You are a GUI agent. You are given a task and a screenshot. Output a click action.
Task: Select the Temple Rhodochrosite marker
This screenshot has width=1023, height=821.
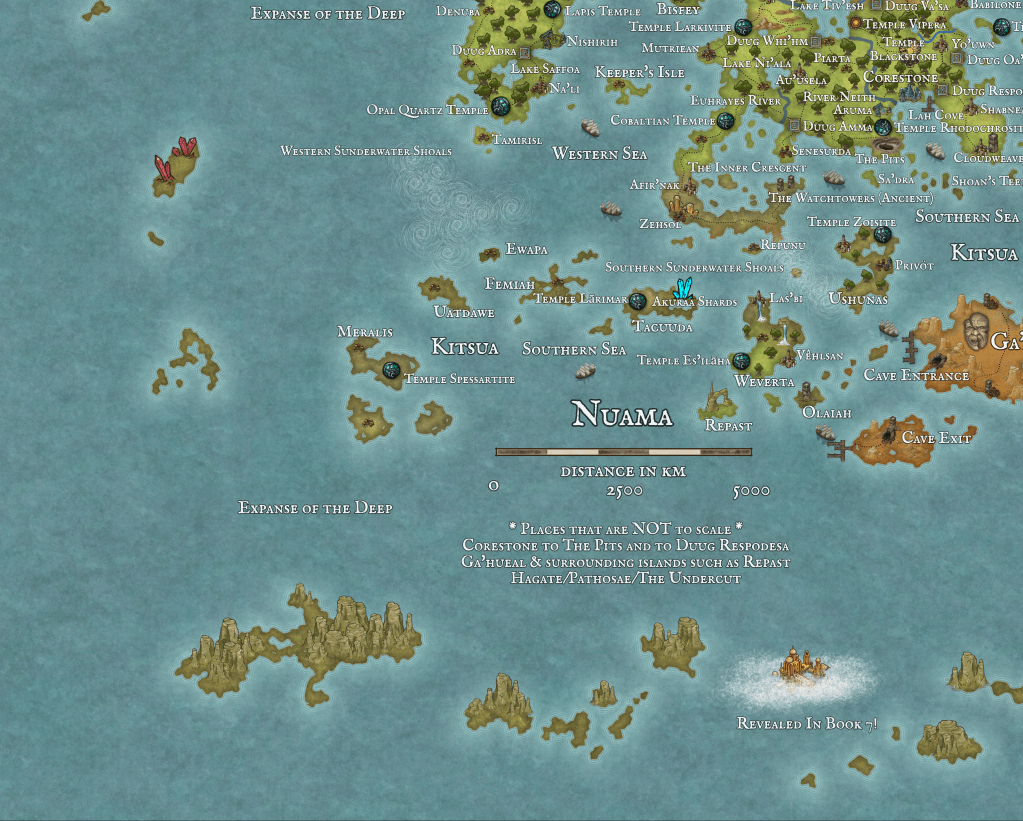point(883,127)
